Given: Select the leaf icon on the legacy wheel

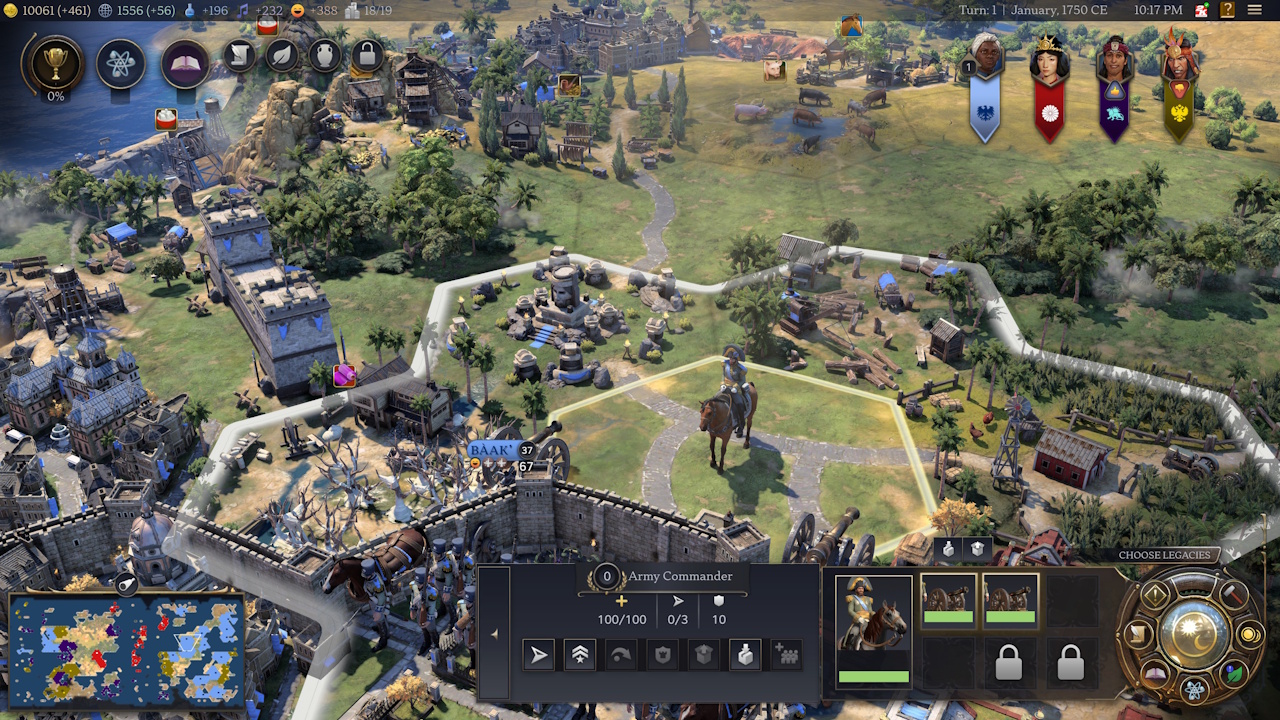Looking at the screenshot, I should [x=1235, y=671].
